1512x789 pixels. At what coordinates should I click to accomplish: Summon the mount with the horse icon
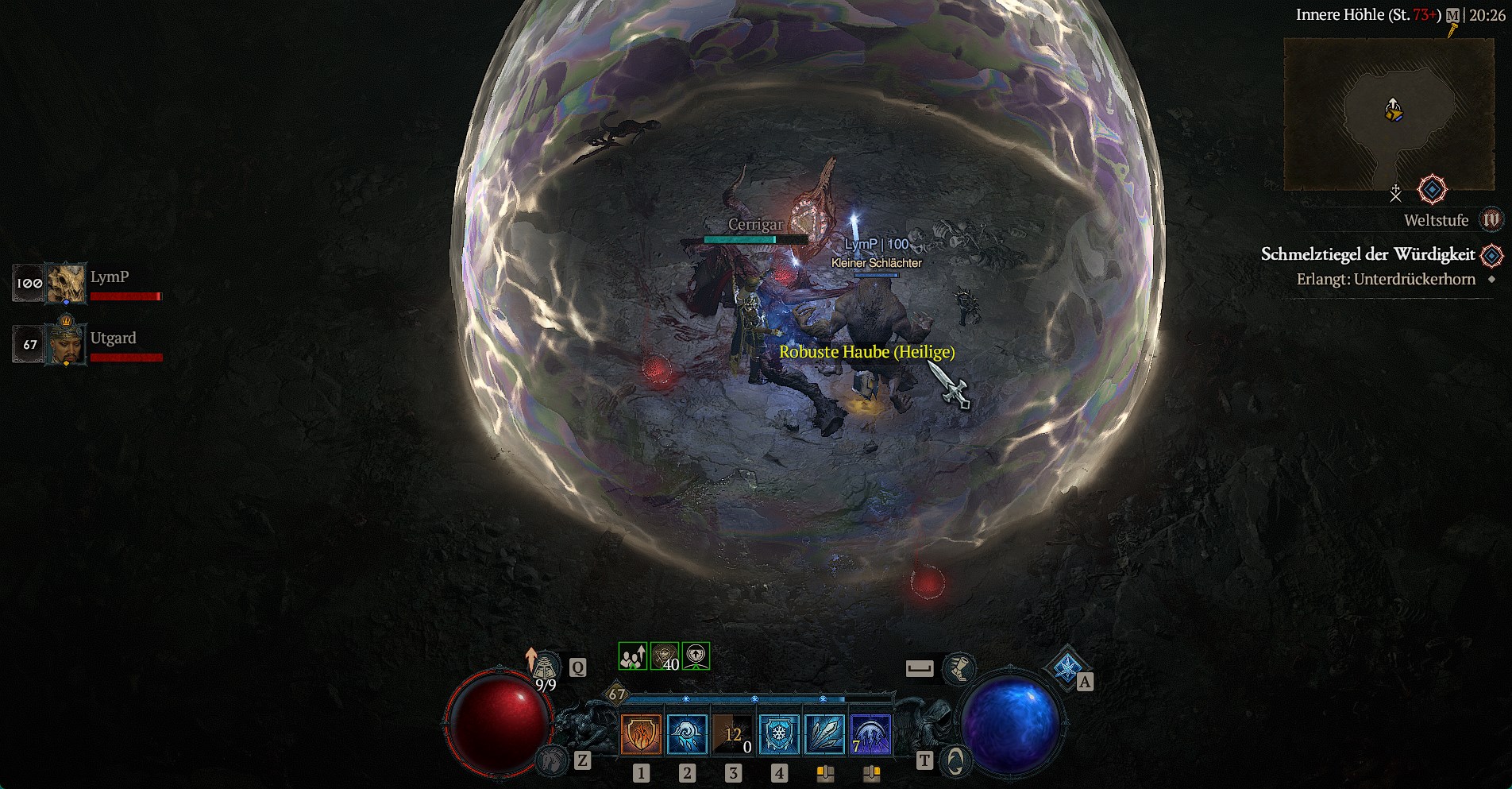[553, 760]
